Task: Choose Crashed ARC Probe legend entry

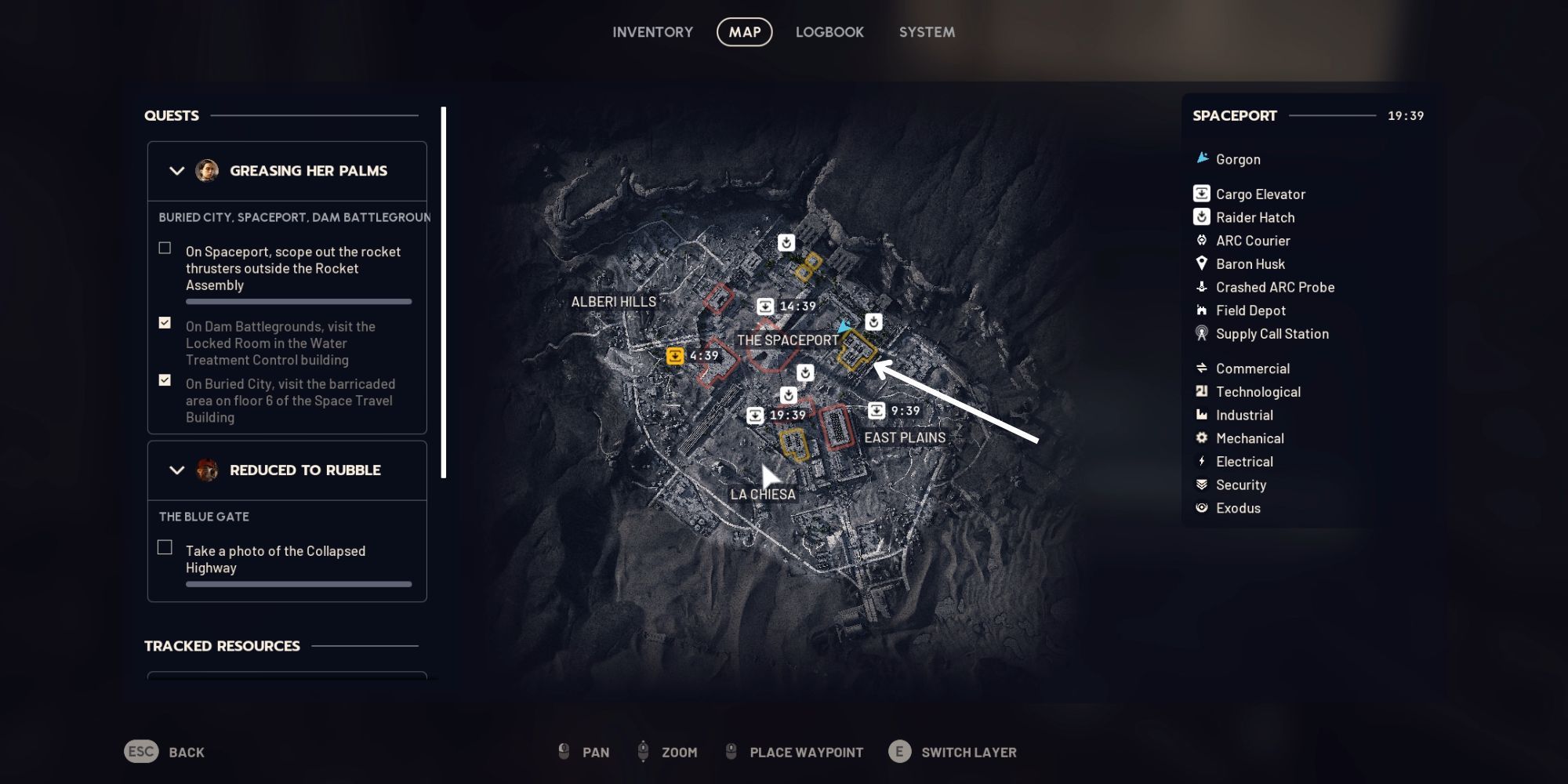Action: 1274,288
